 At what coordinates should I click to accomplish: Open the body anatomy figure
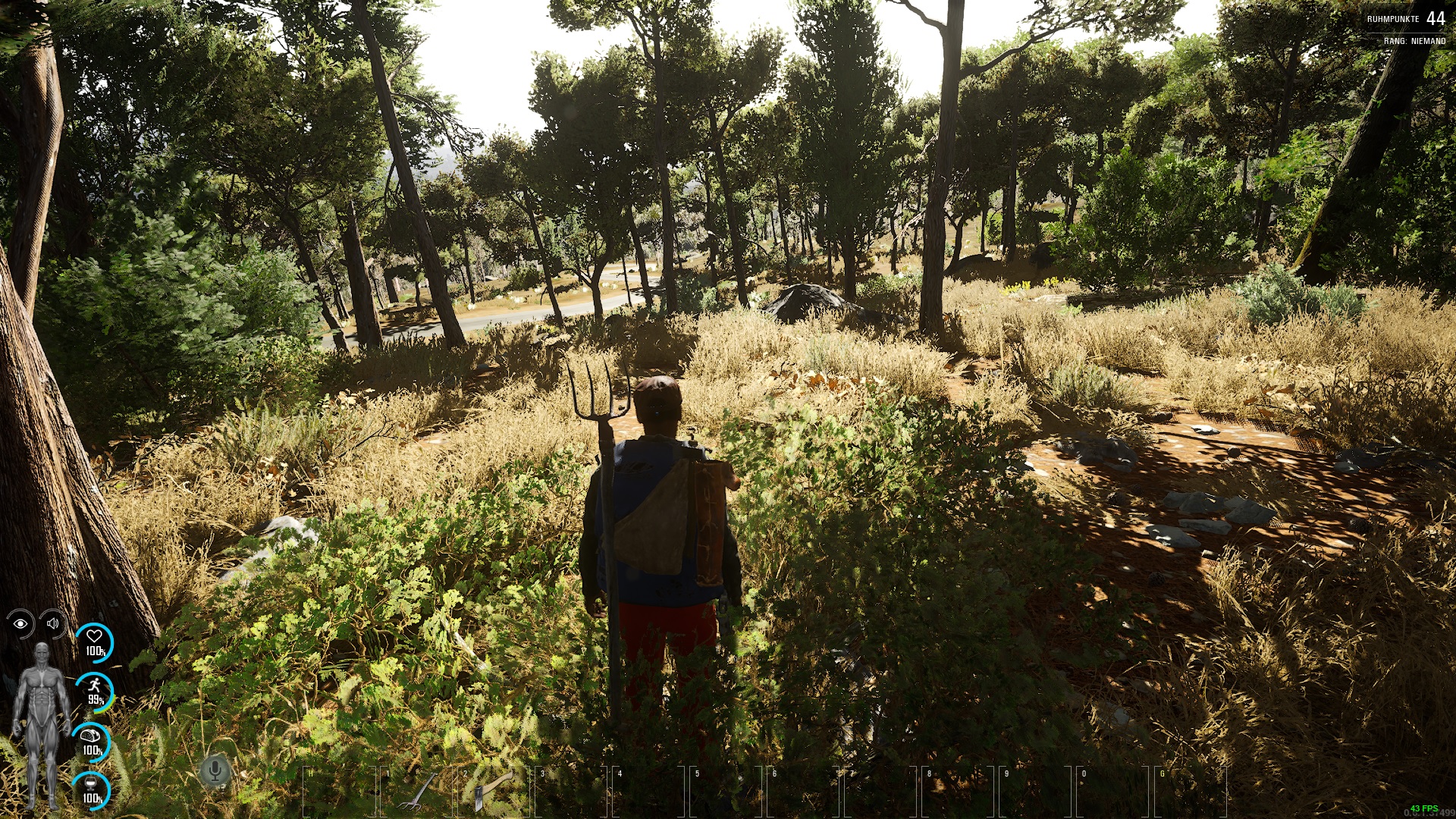[42, 724]
